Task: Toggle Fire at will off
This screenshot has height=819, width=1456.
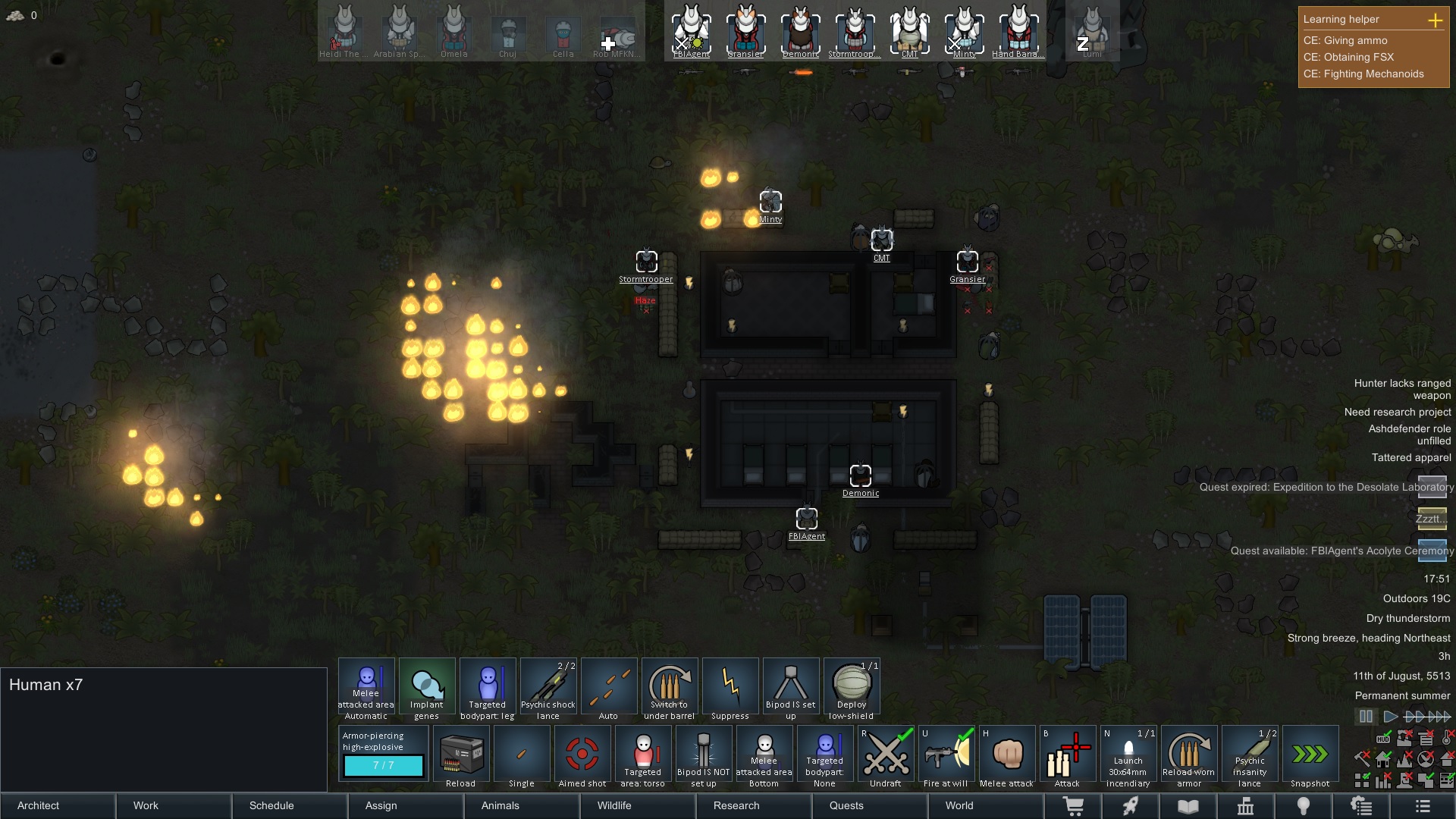Action: (946, 755)
